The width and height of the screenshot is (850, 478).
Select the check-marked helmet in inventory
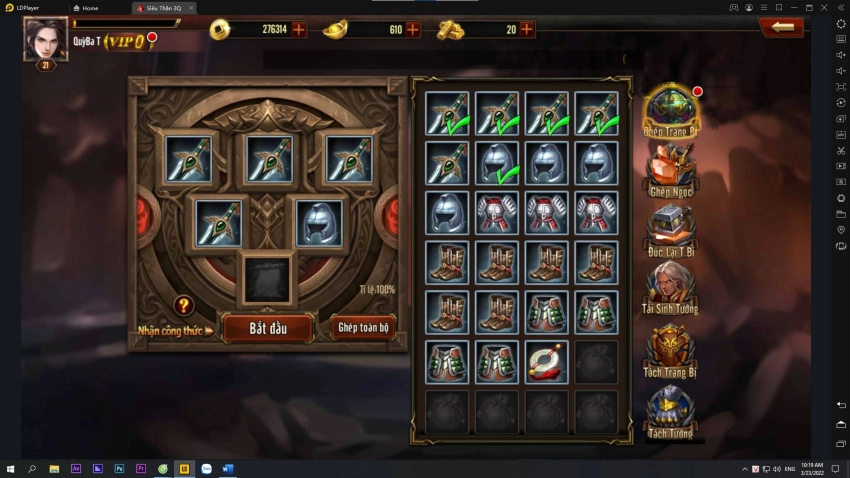click(x=496, y=163)
